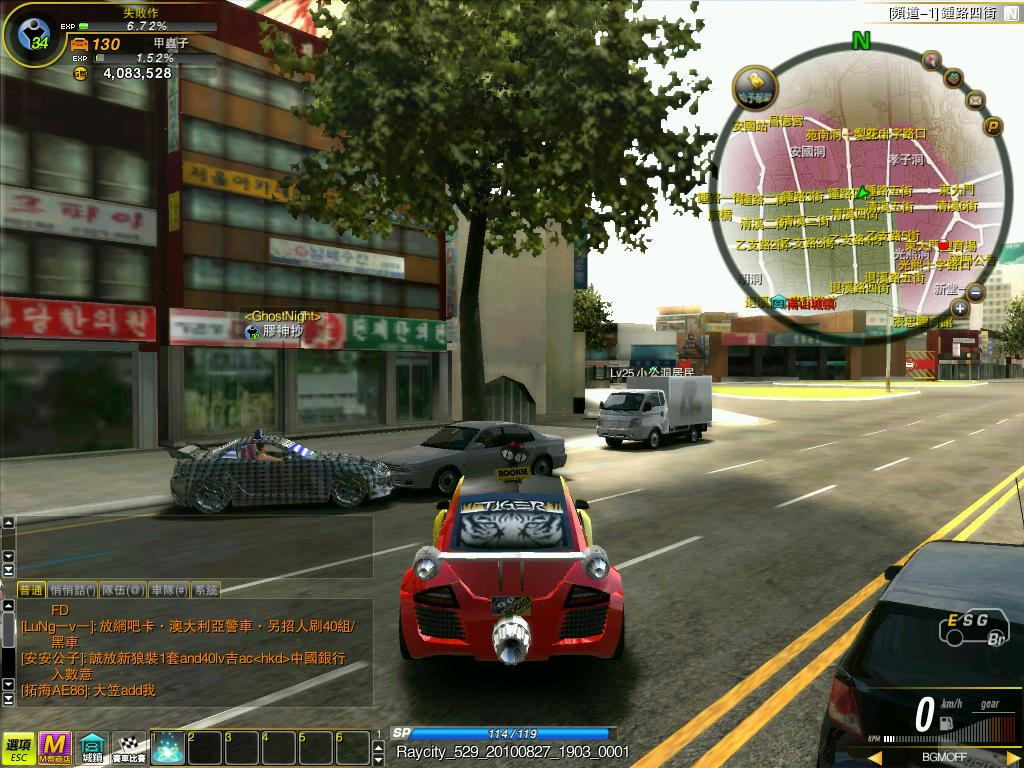Screen dimensions: 1024x768
Task: Click the orange P icon beside minimap
Action: [993, 126]
